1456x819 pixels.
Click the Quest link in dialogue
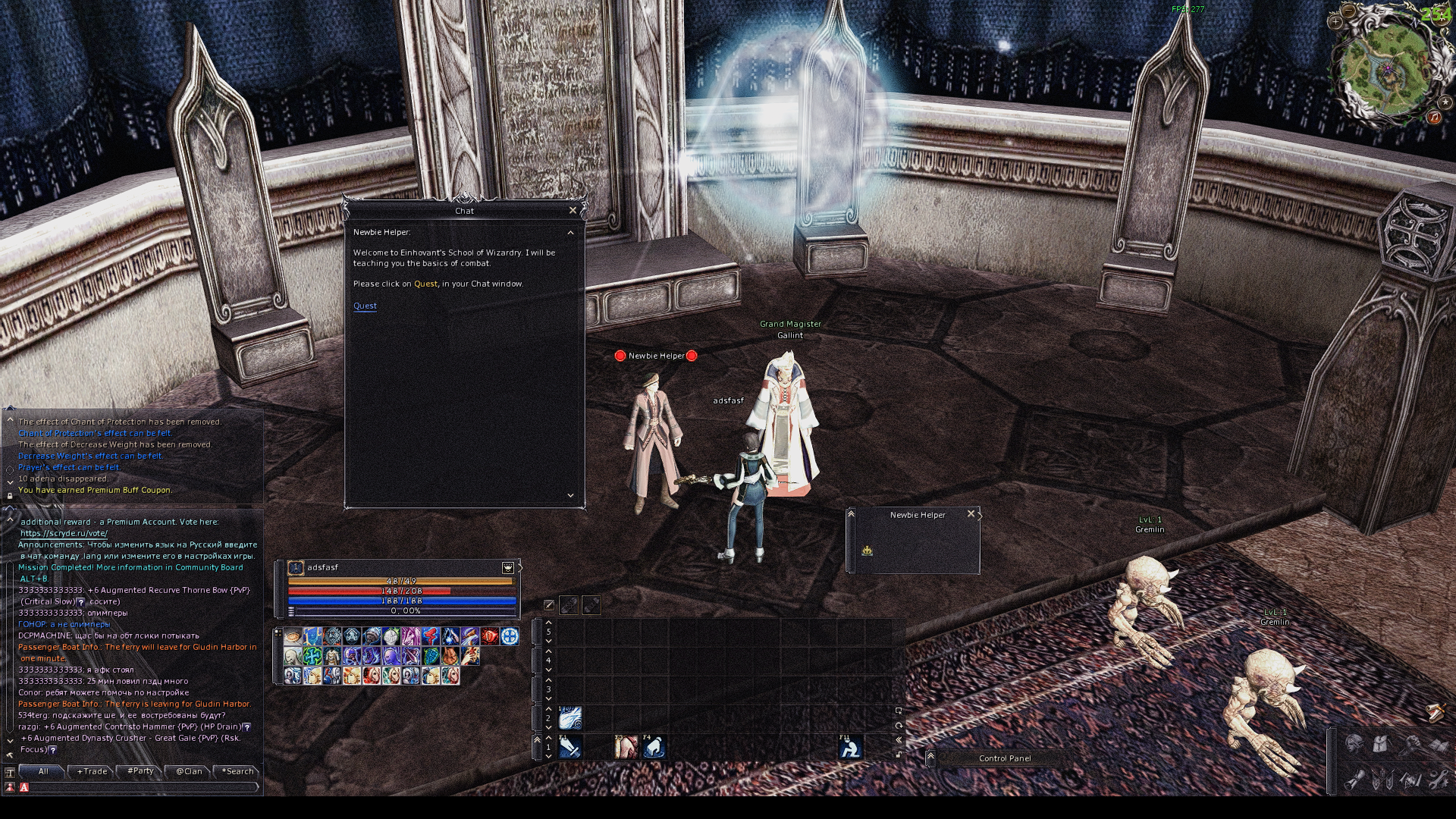[365, 306]
